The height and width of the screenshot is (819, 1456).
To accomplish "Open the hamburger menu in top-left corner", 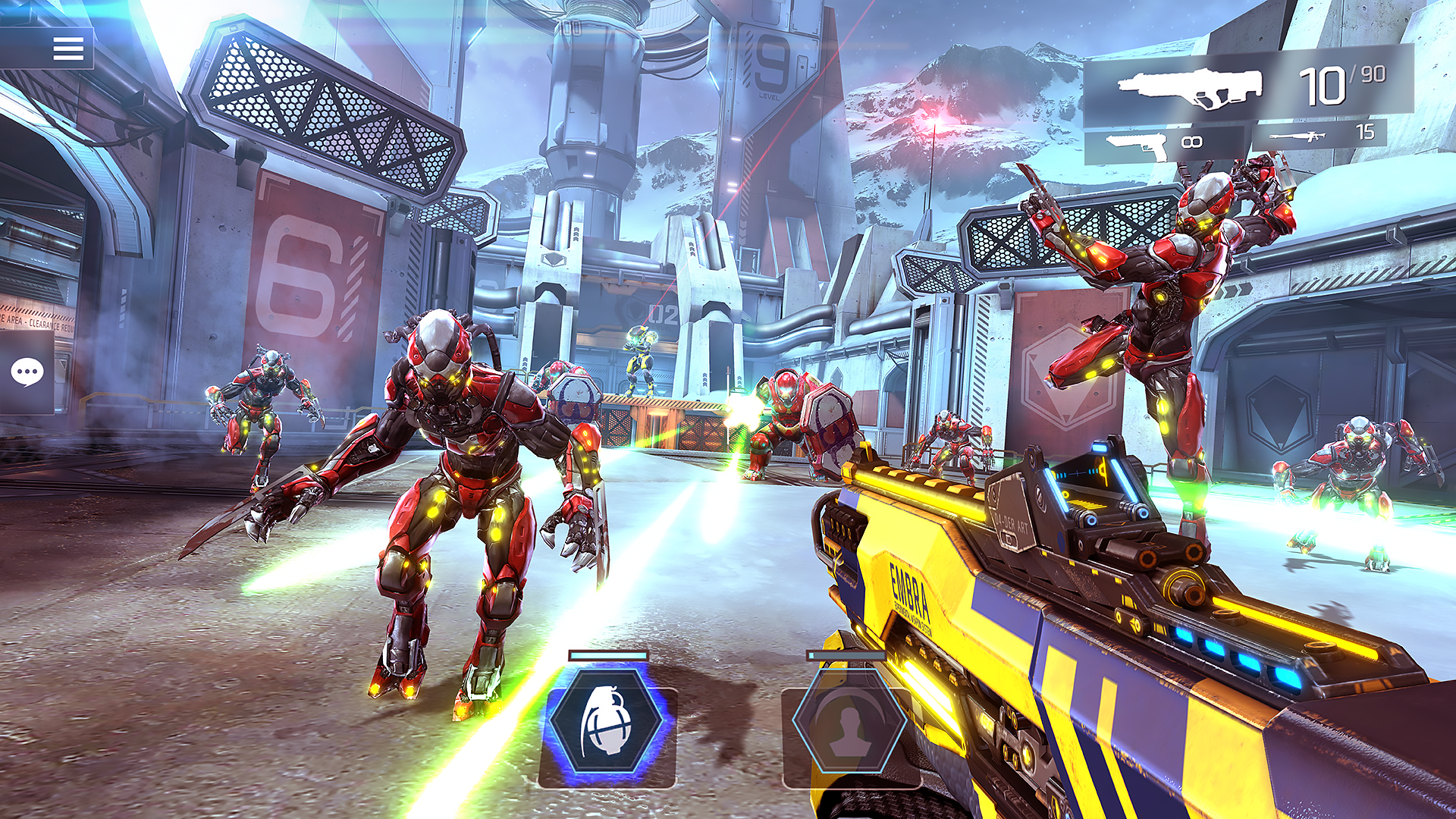I will [69, 49].
